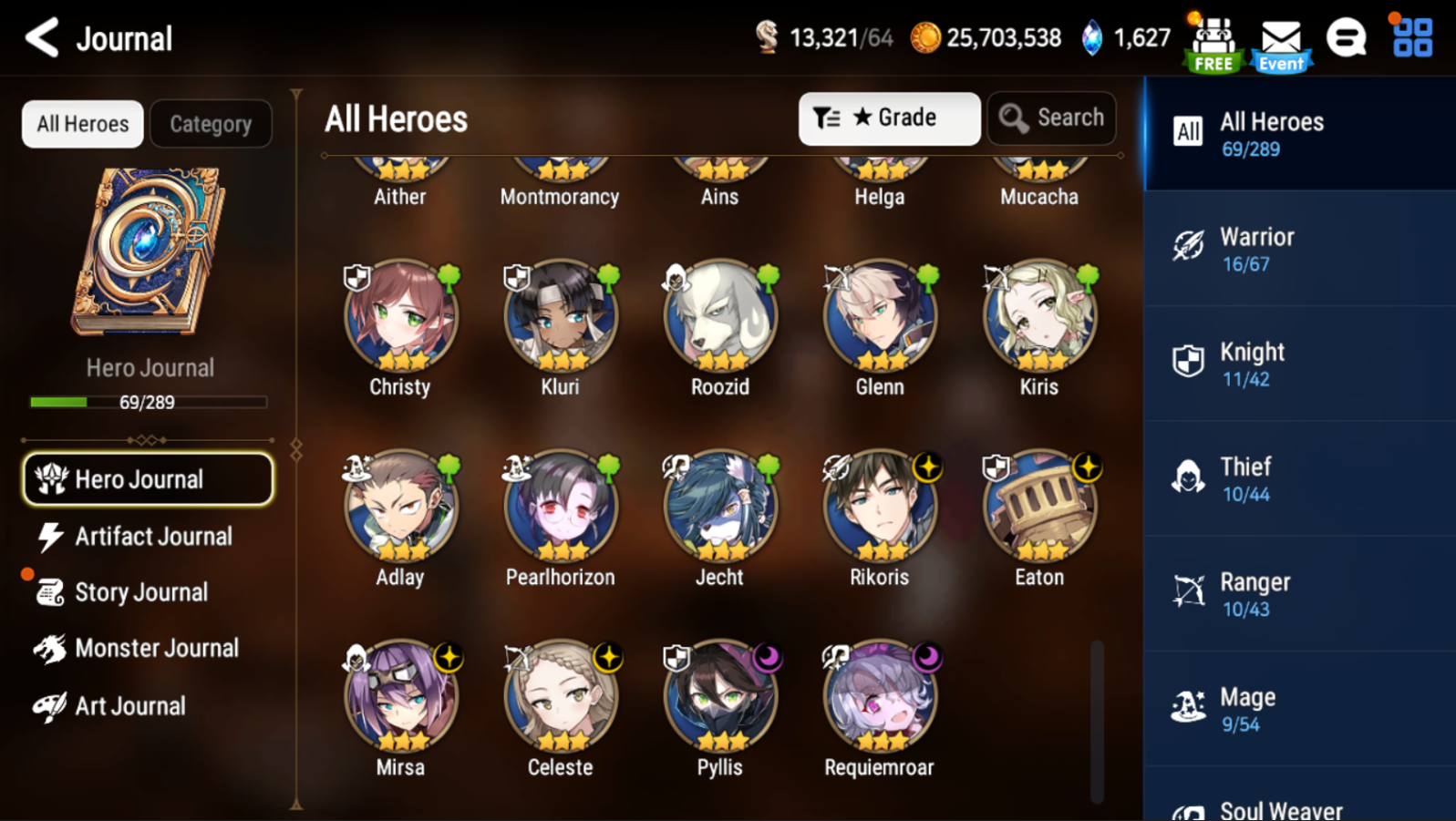Filter heroes by Mage class
1456x821 pixels.
tap(1299, 709)
